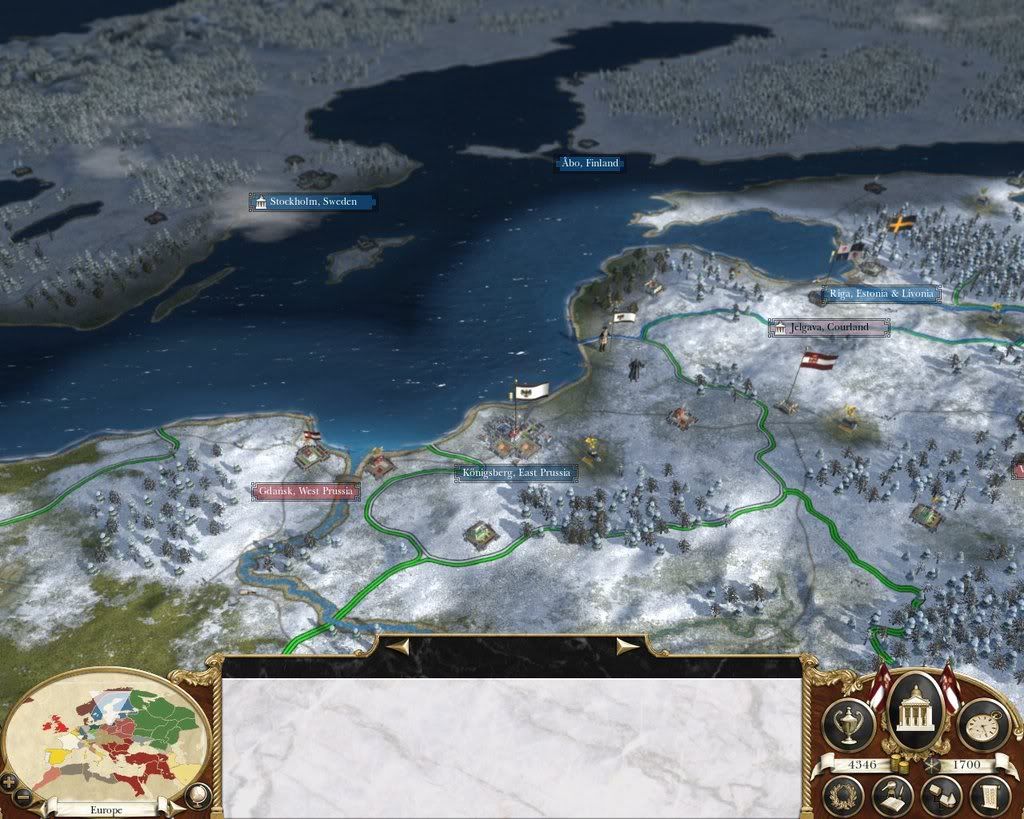This screenshot has width=1024, height=819.
Task: Click the left arrow above the info panel
Action: pos(397,647)
